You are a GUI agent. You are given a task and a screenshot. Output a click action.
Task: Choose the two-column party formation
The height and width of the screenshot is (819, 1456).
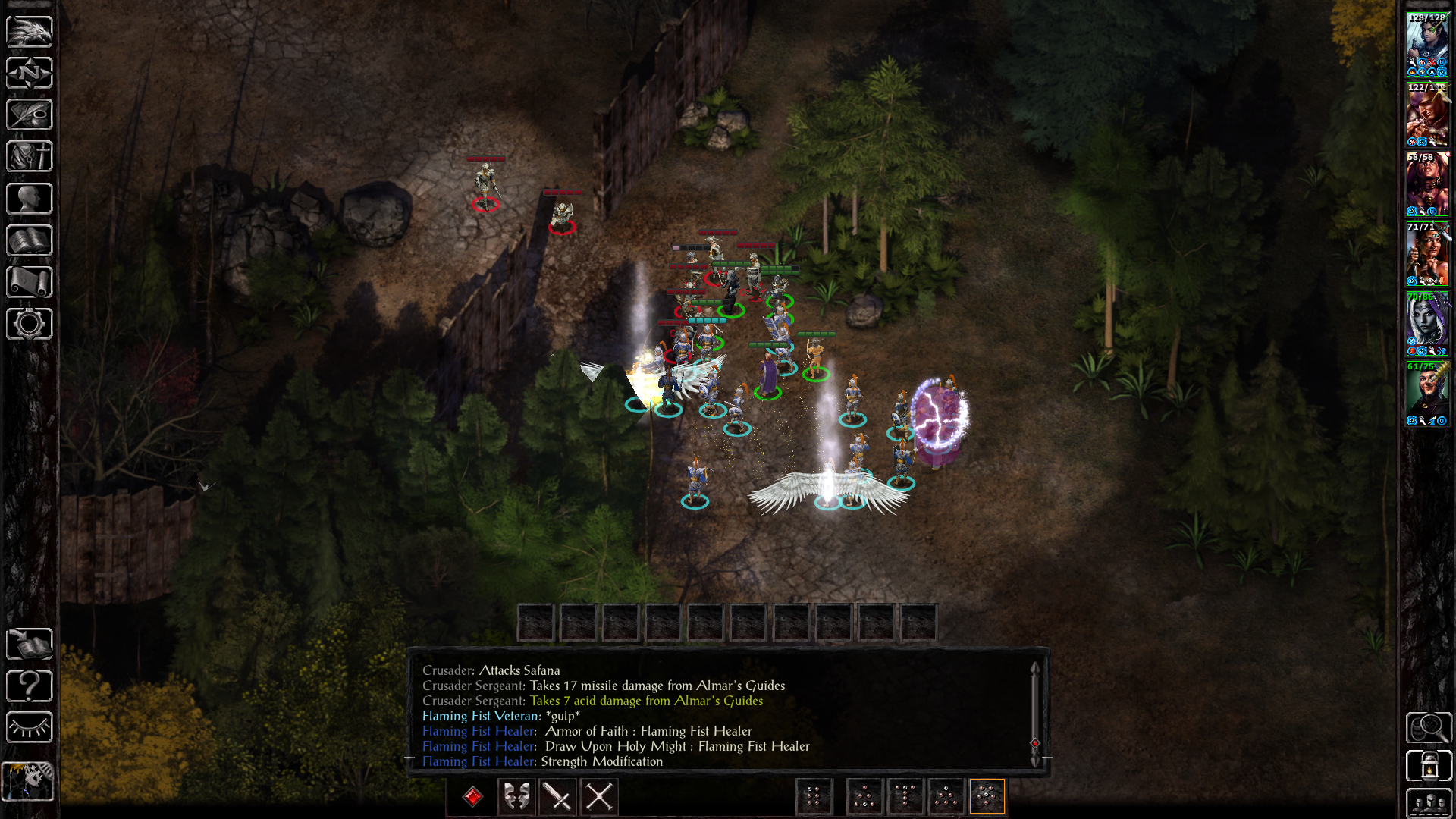pyautogui.click(x=814, y=797)
